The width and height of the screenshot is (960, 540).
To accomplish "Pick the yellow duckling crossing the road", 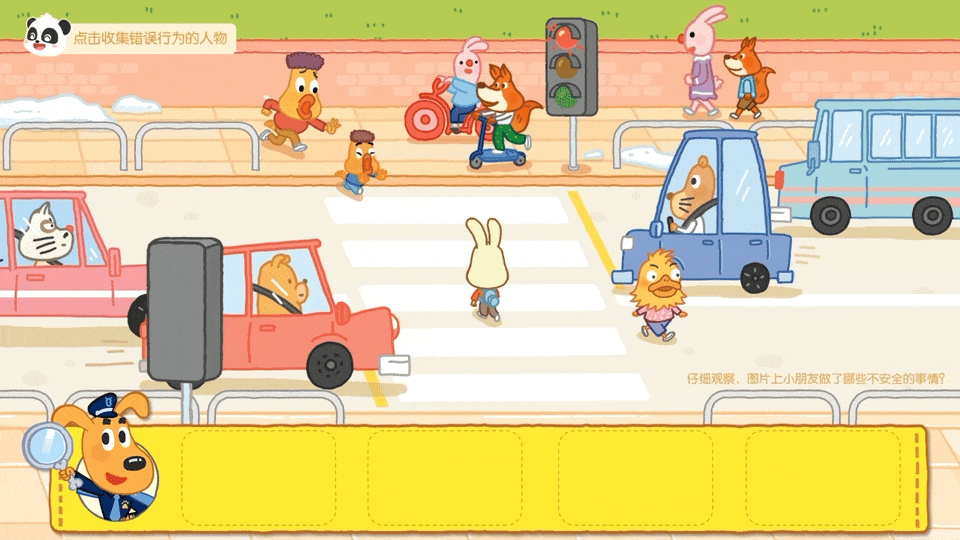I will coord(658,295).
